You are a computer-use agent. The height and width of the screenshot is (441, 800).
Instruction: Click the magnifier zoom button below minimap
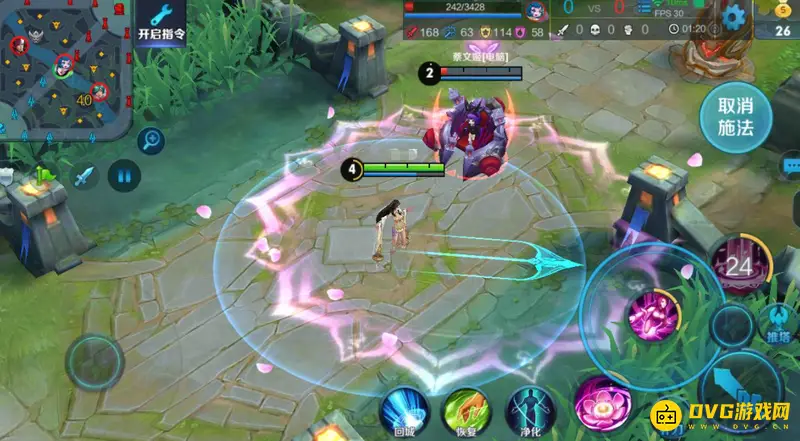pos(151,141)
